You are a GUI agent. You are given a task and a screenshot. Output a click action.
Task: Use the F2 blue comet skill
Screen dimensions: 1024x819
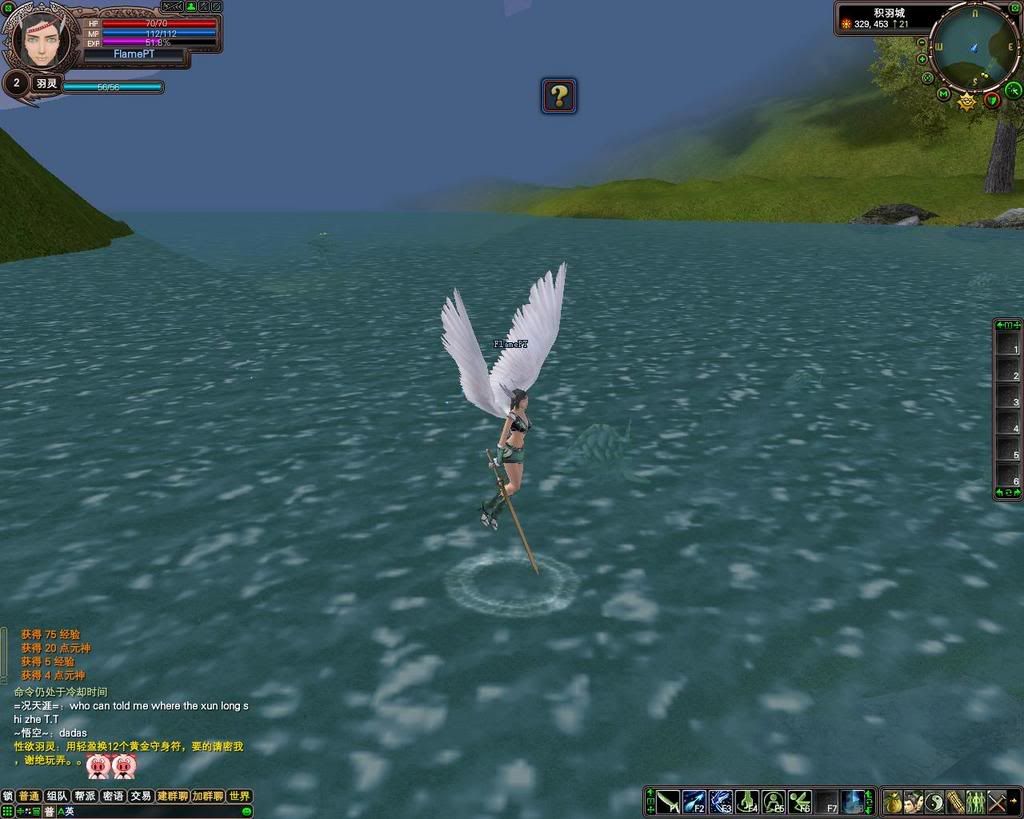[694, 802]
